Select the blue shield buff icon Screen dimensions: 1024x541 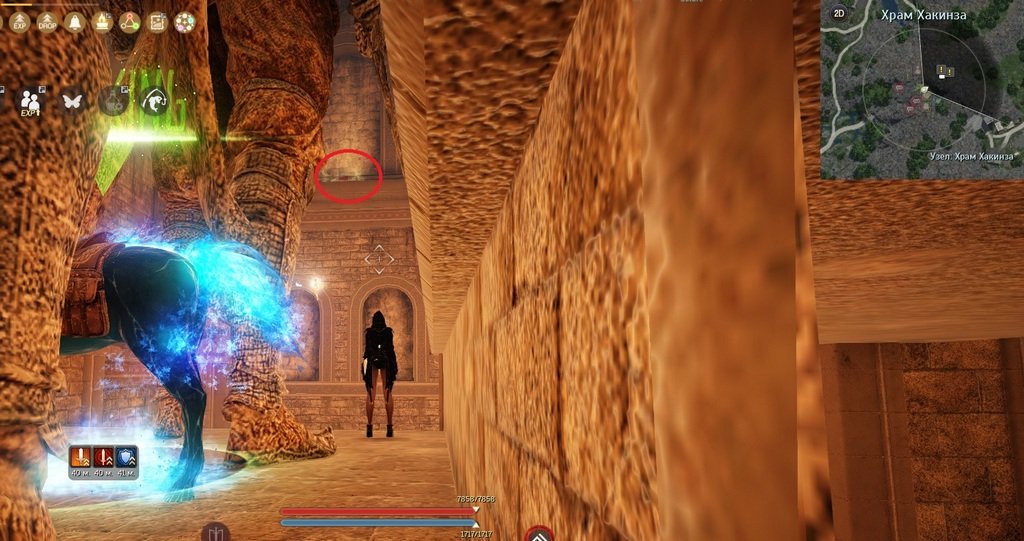click(125, 458)
